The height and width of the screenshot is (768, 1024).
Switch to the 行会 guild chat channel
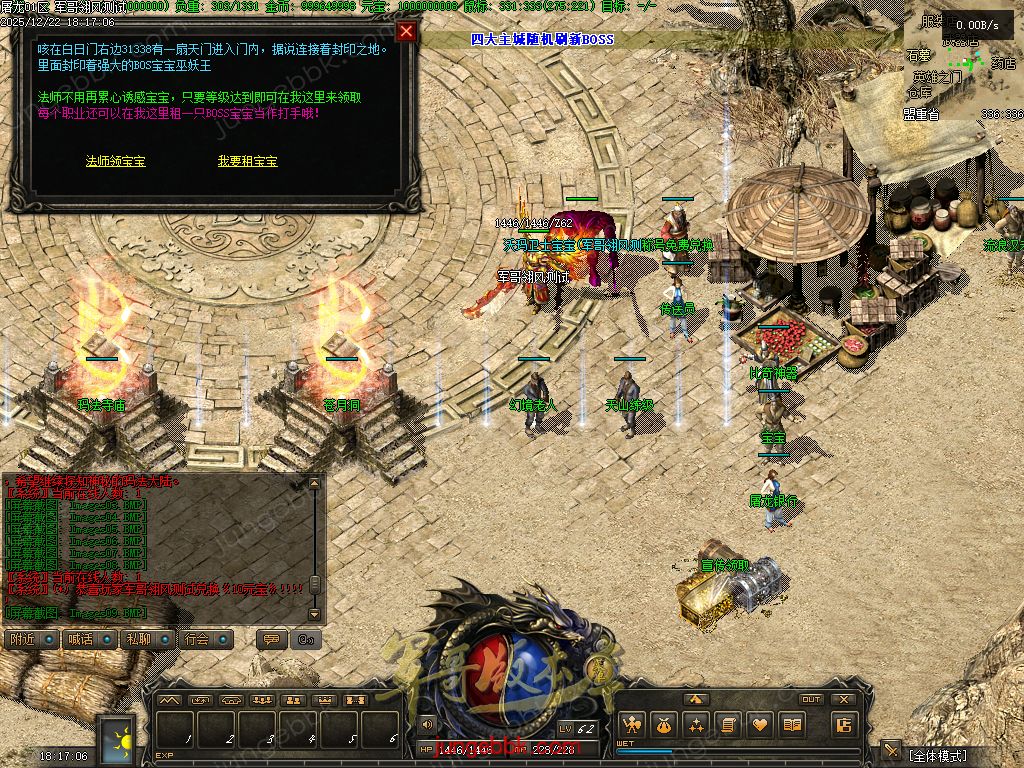pos(204,639)
